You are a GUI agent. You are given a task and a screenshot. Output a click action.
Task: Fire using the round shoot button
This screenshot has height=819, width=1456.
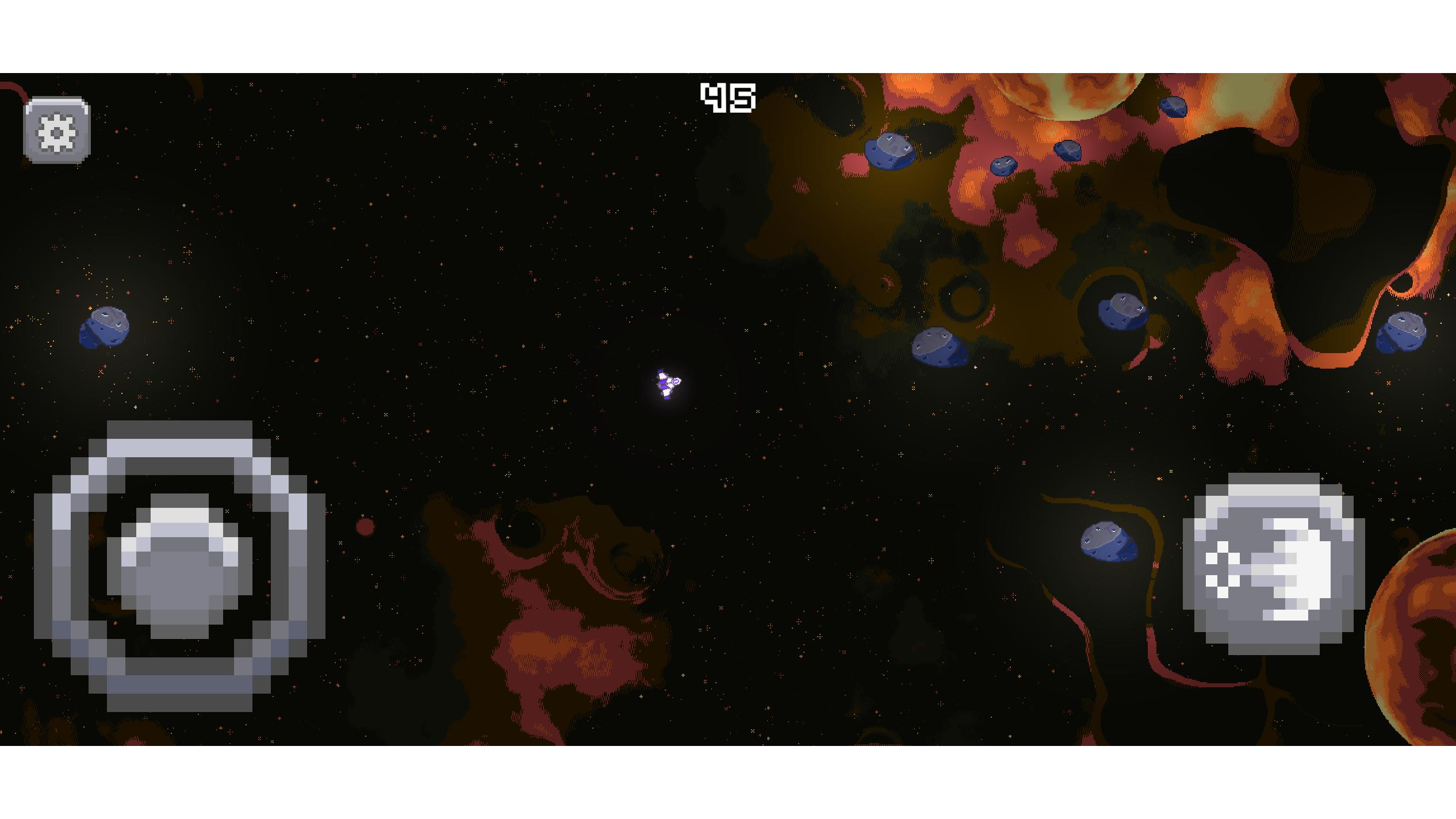[1273, 564]
